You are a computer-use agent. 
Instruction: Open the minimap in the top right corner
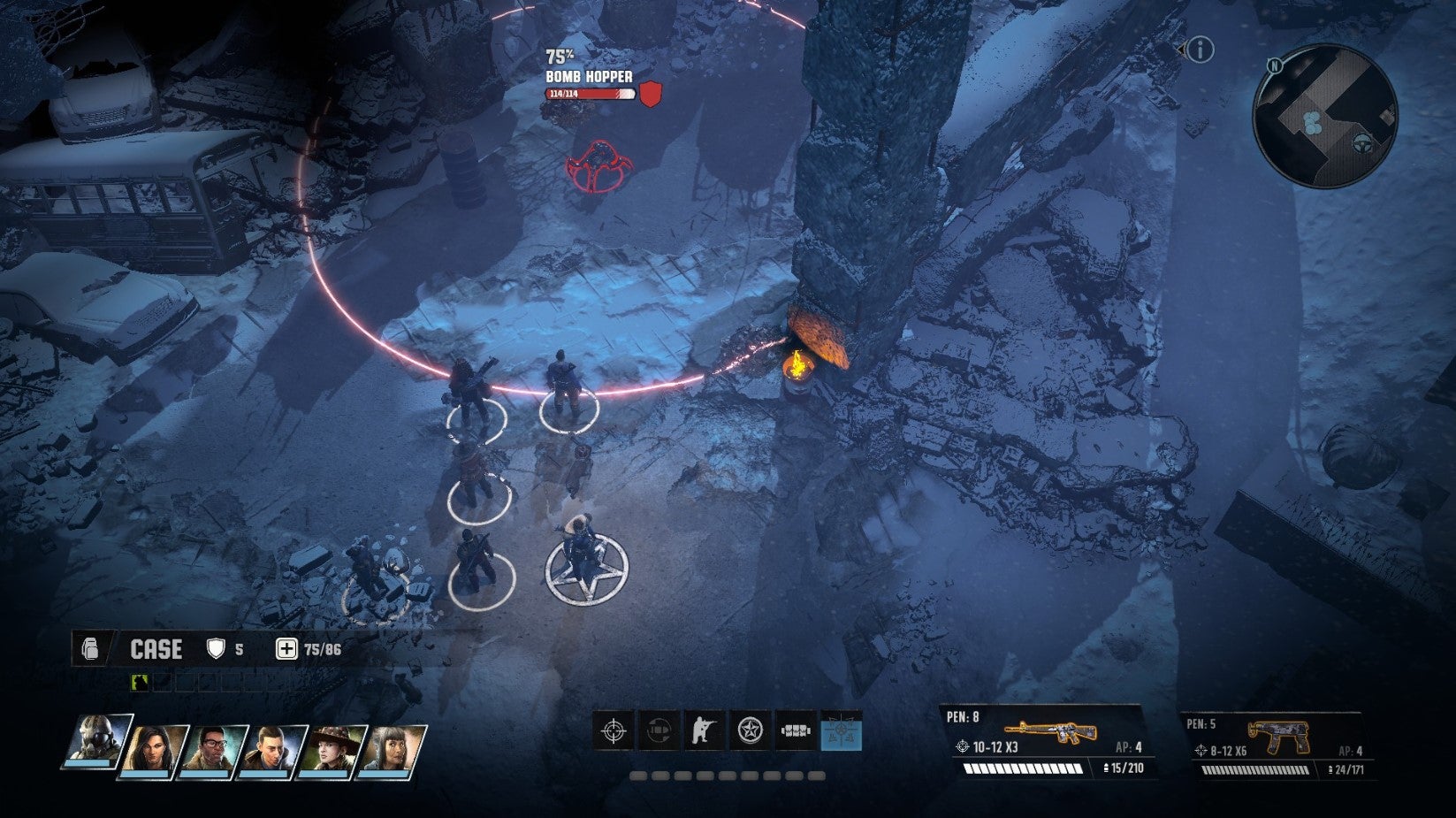tap(1324, 119)
